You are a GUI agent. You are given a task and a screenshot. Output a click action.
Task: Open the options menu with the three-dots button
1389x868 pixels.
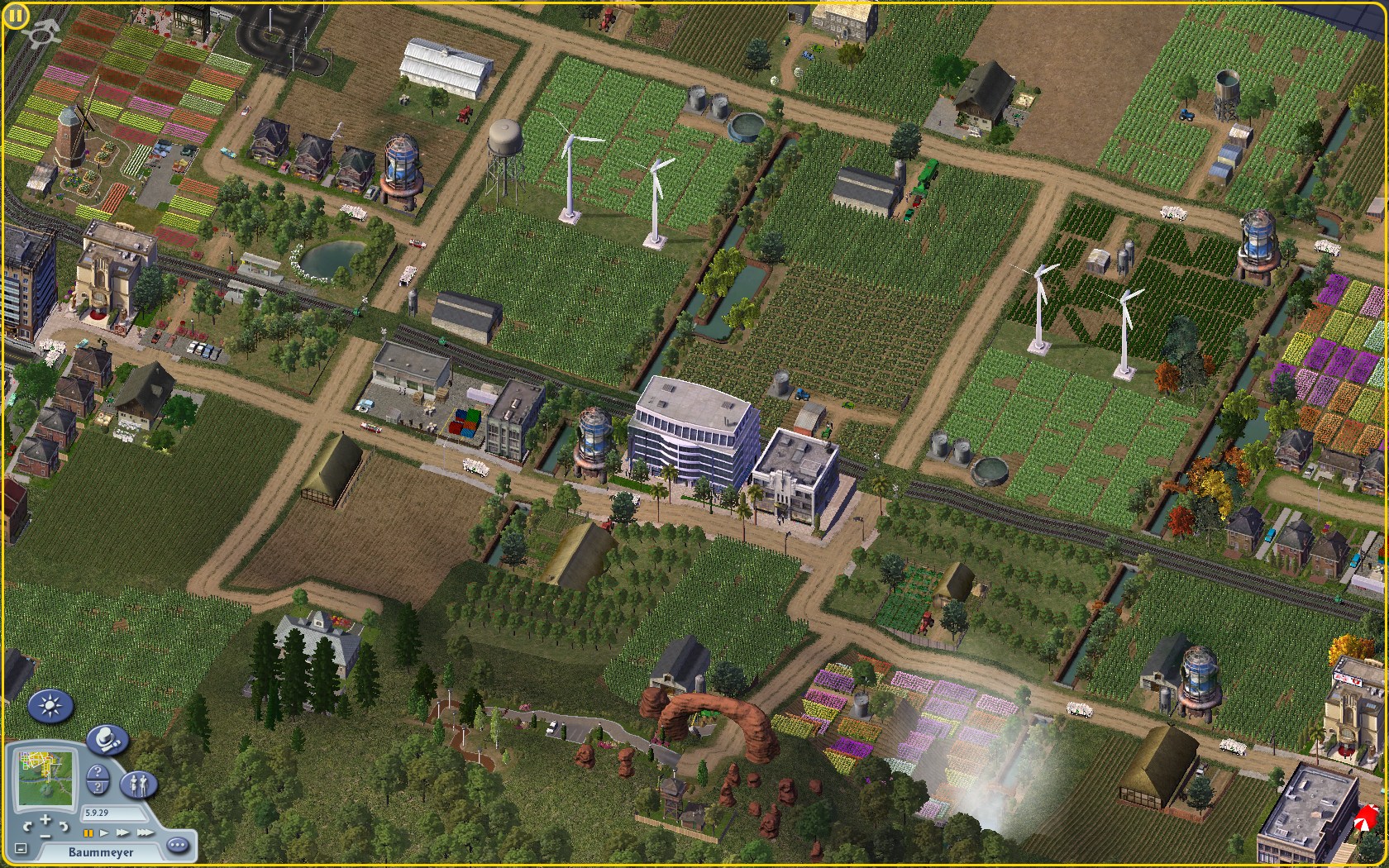pyautogui.click(x=177, y=846)
